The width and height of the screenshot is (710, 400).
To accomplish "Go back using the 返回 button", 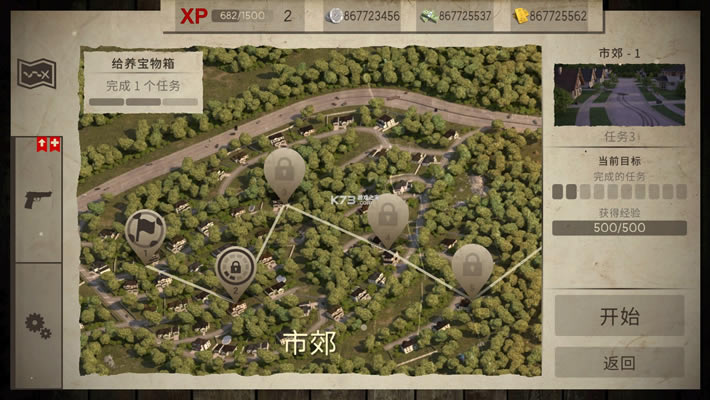I will pyautogui.click(x=619, y=362).
